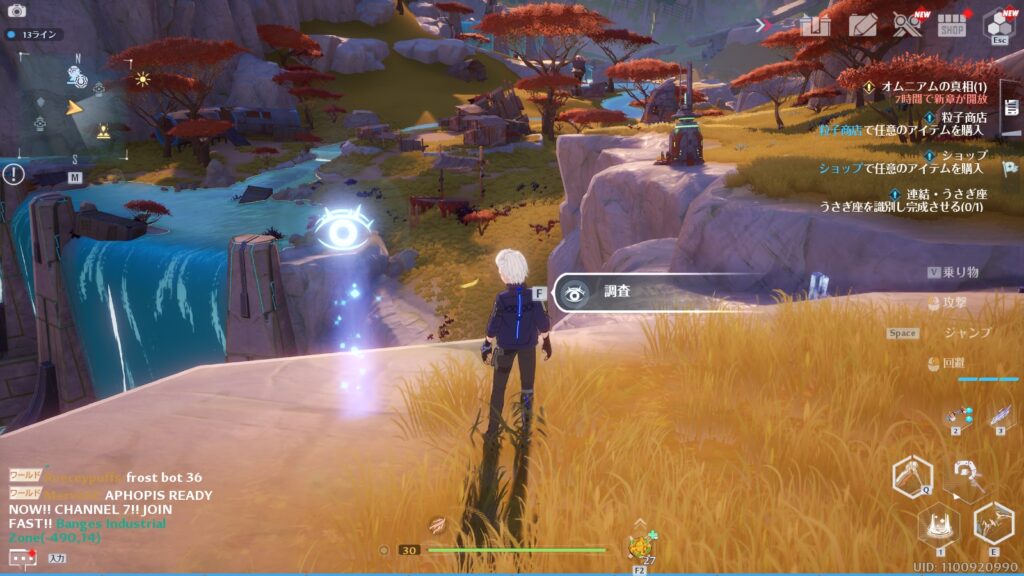Open the SHOP icon in the top bar

952,25
